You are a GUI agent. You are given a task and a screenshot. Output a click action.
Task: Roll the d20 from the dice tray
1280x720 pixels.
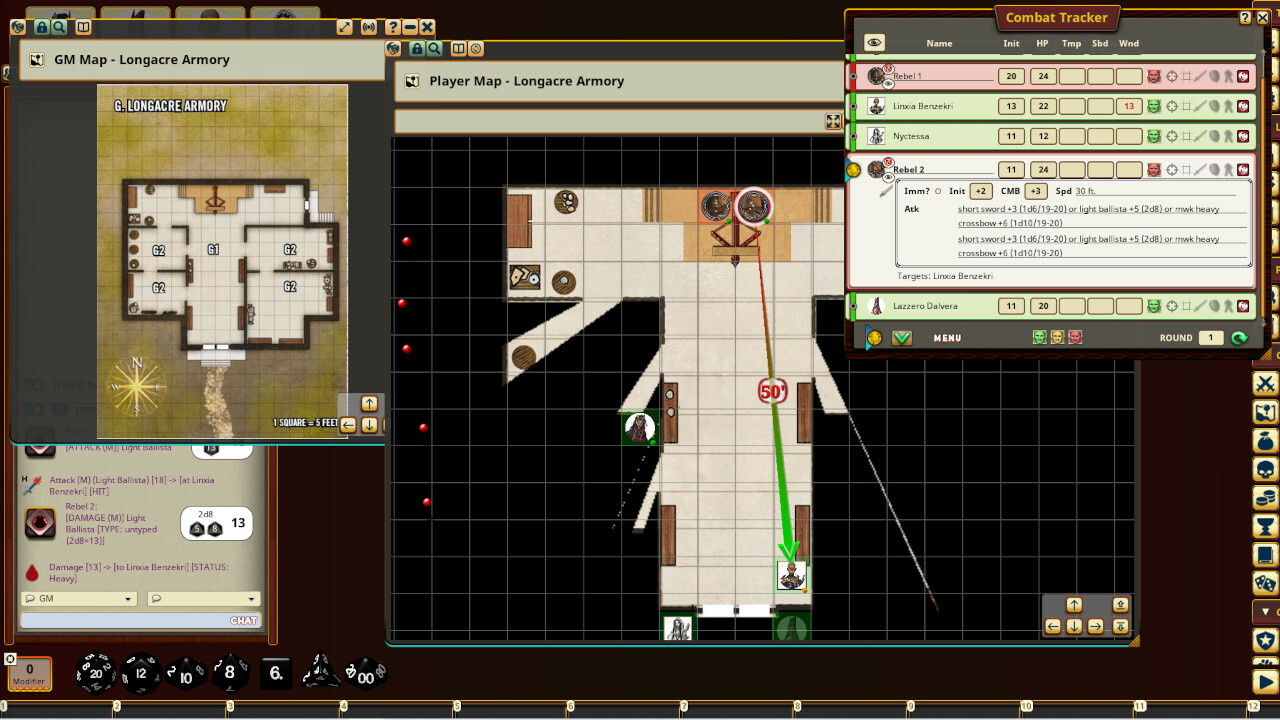click(x=95, y=673)
